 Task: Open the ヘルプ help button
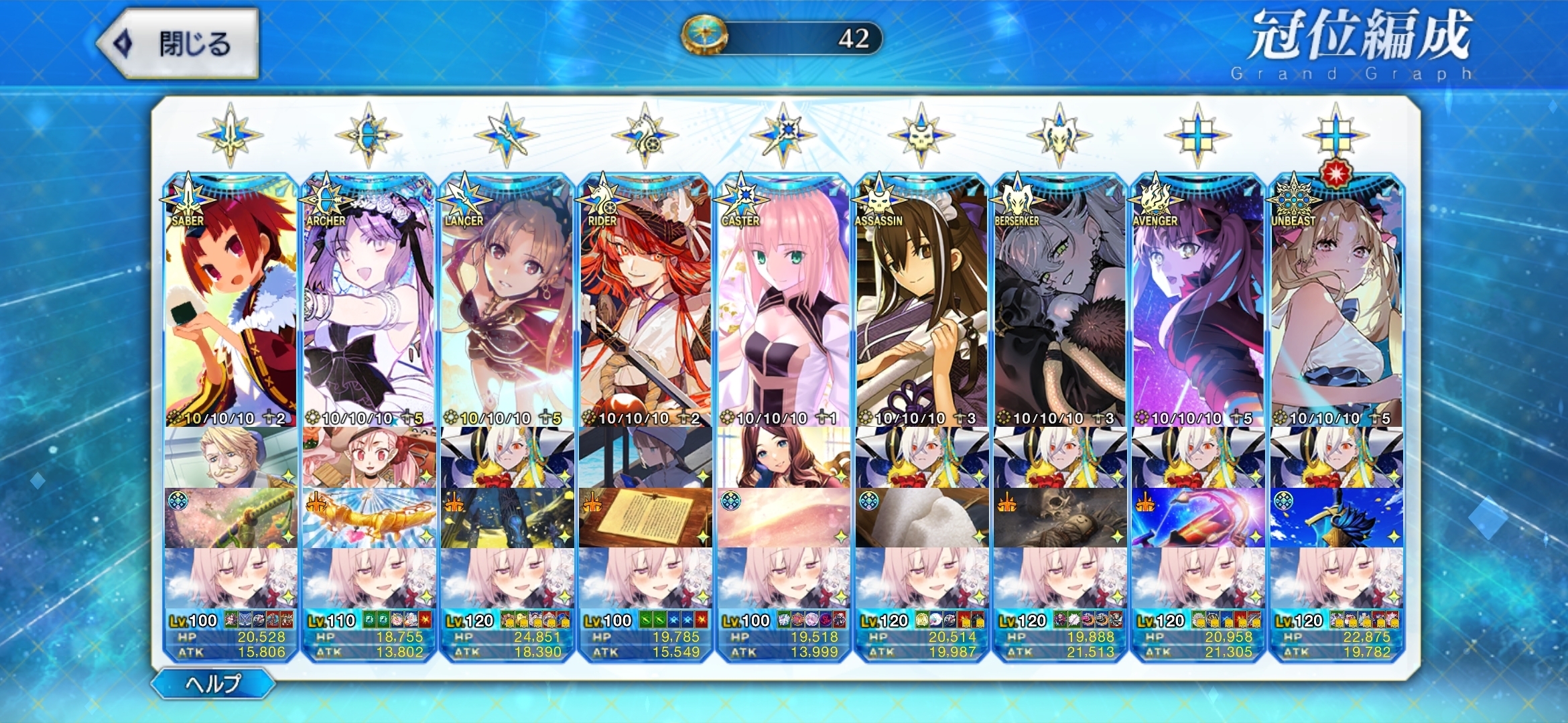[213, 683]
